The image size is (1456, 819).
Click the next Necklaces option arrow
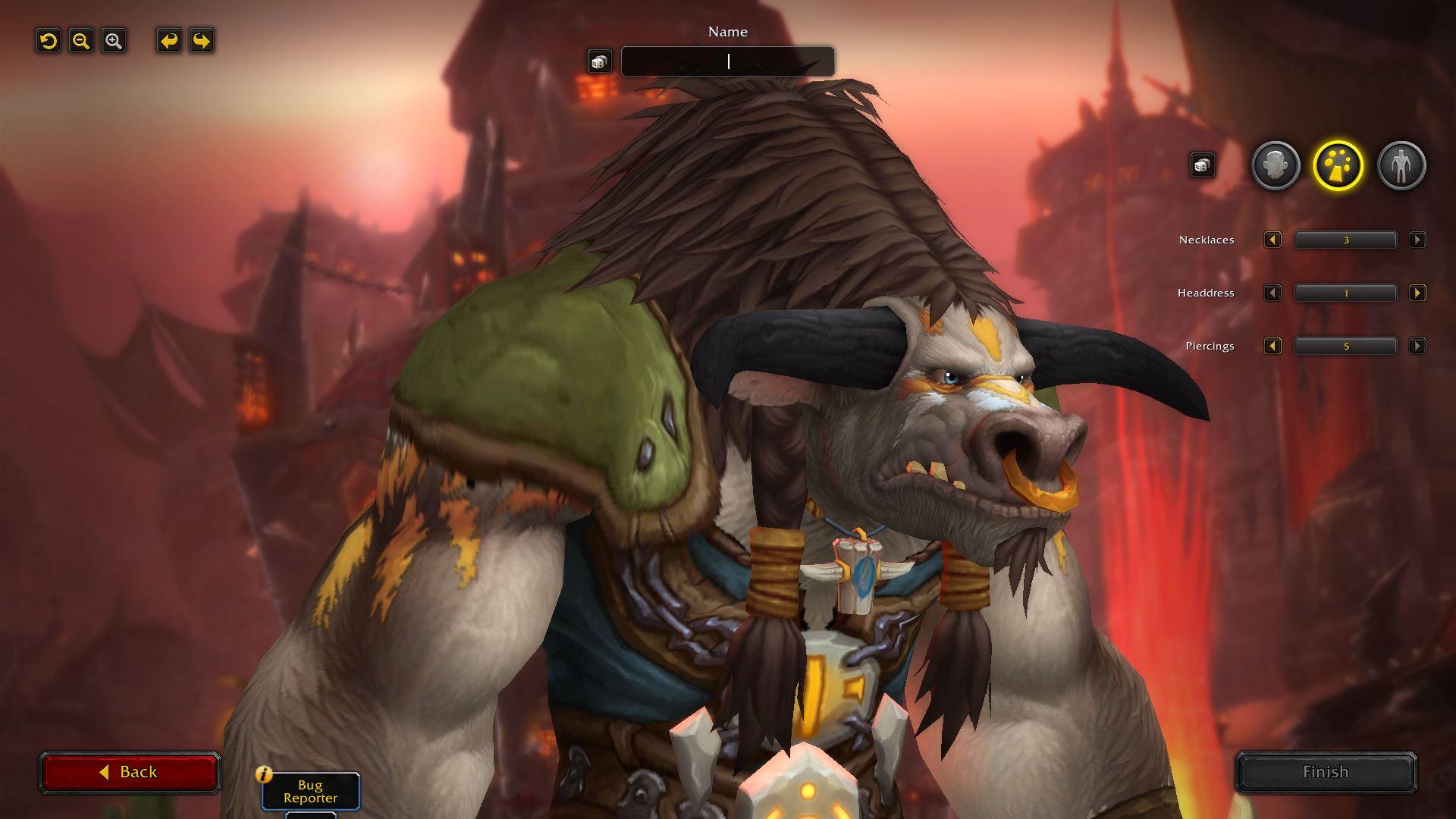1417,240
